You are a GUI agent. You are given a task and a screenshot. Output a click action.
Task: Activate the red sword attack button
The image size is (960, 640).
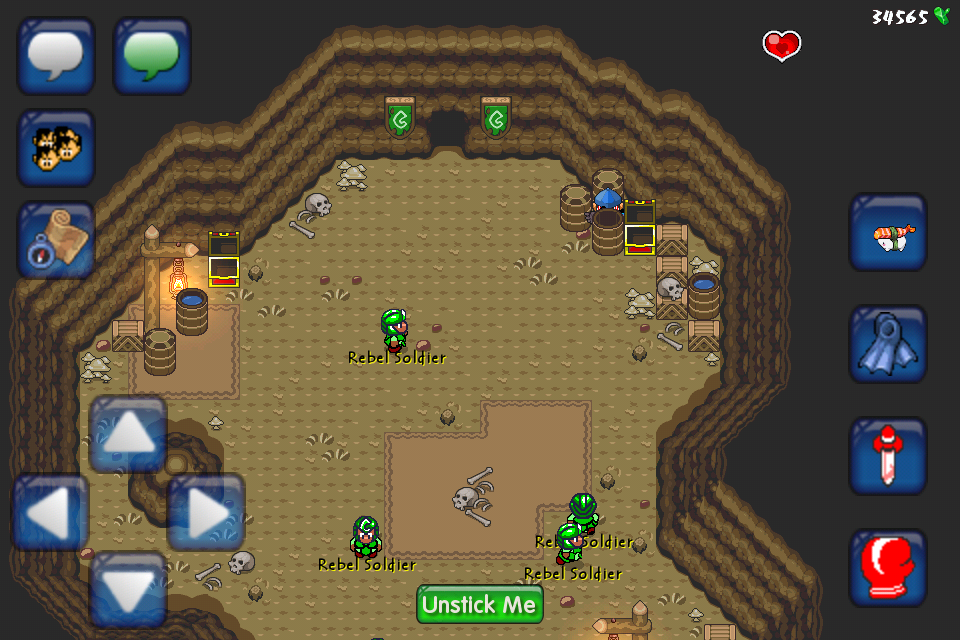pos(888,456)
